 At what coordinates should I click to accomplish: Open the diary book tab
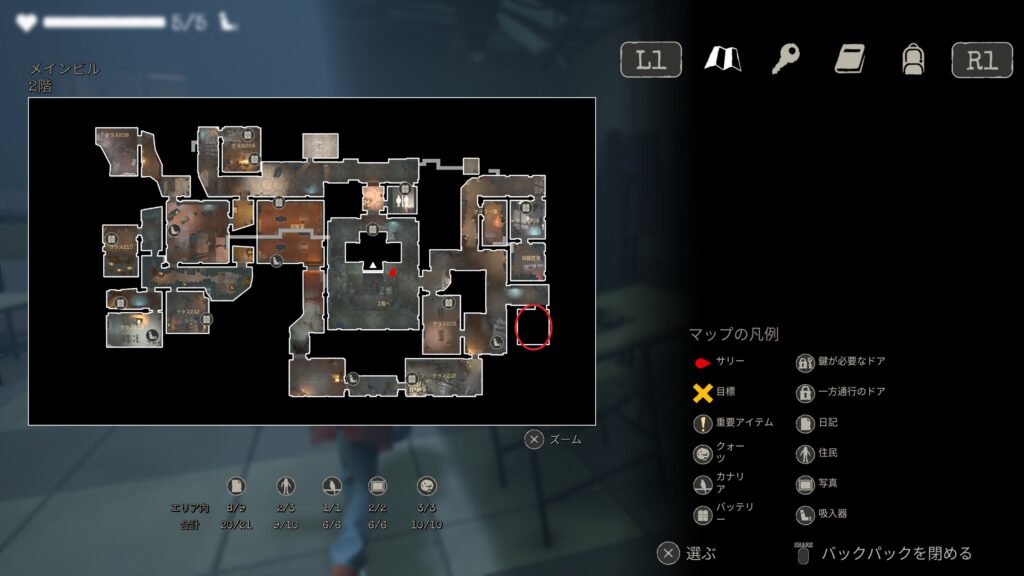click(x=849, y=60)
